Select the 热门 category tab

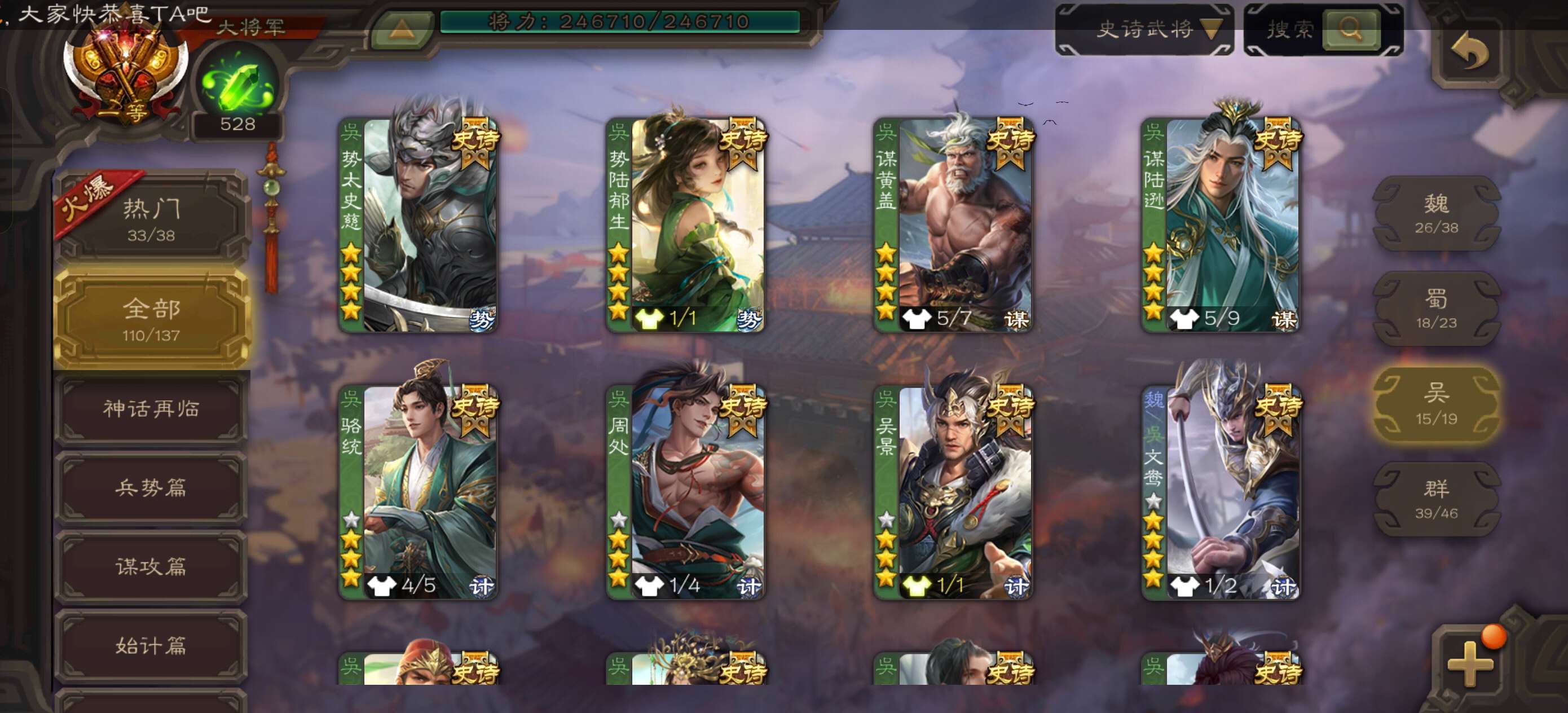click(x=151, y=219)
